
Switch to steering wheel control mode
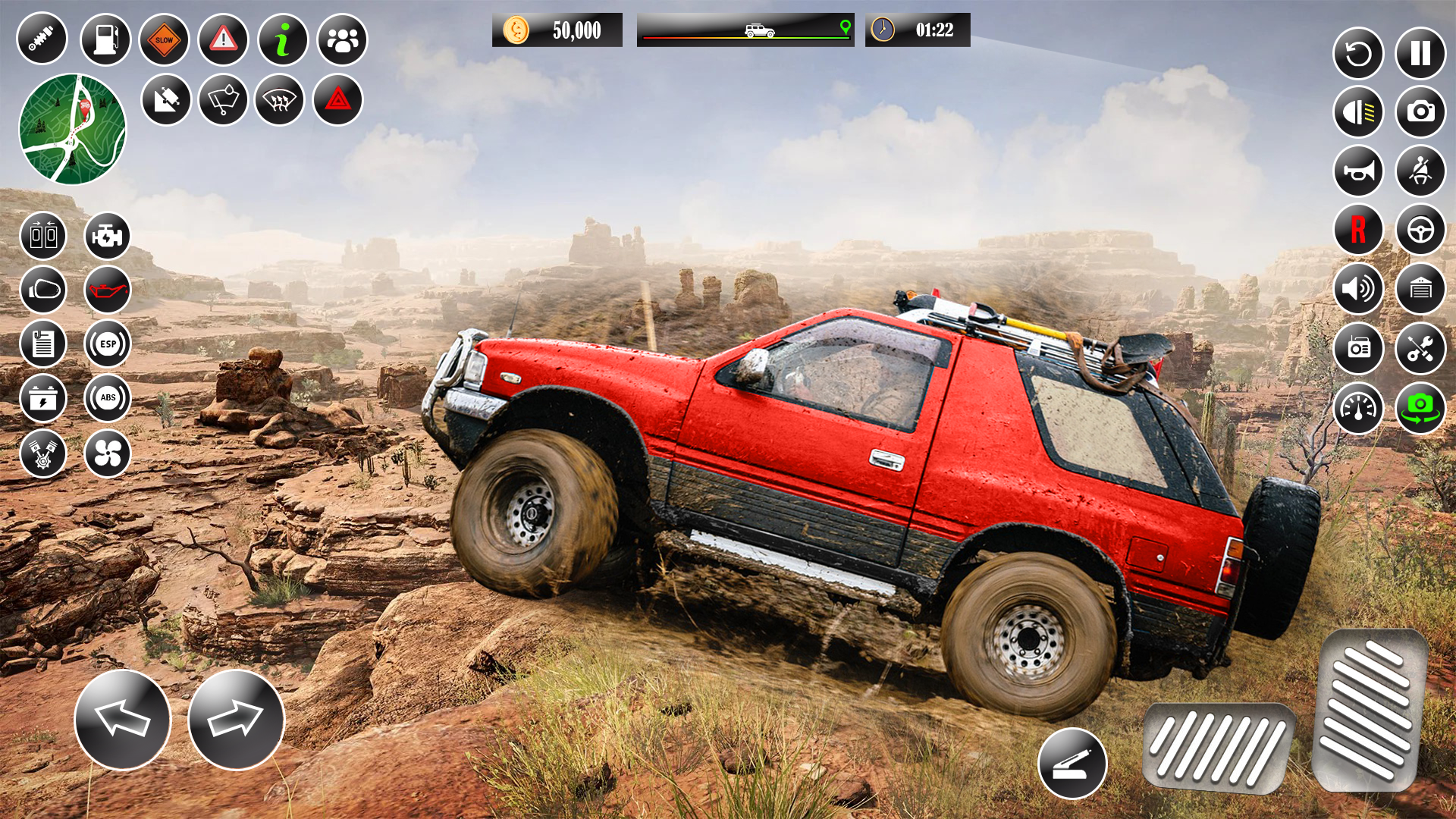point(1420,229)
